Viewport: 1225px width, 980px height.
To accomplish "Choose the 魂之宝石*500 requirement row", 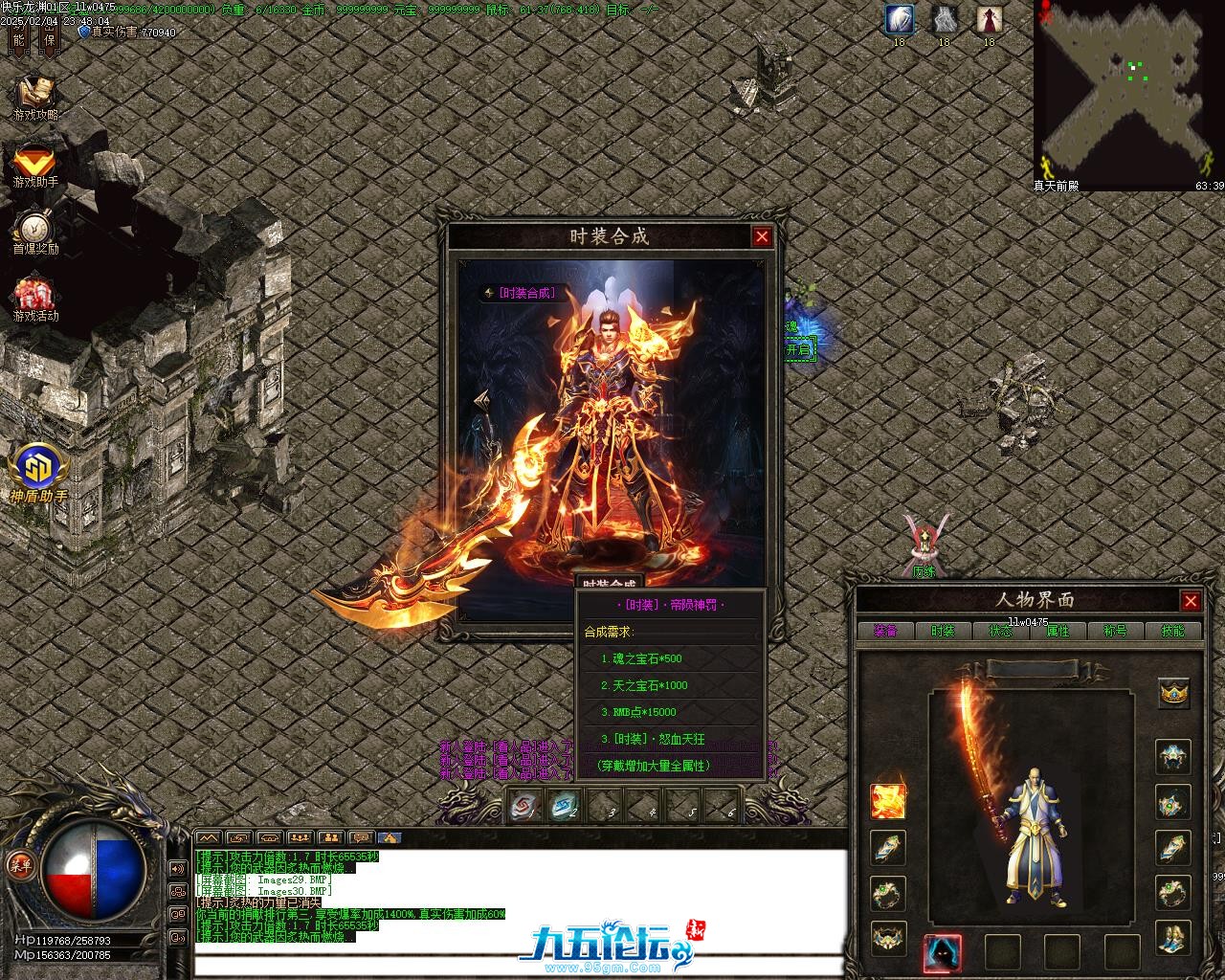I will [x=641, y=658].
